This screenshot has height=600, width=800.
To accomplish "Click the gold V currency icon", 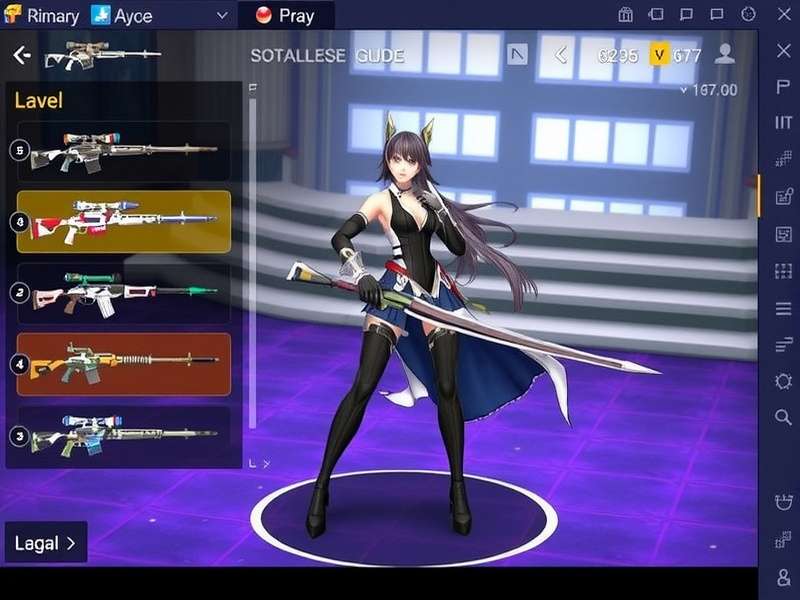I will [659, 56].
